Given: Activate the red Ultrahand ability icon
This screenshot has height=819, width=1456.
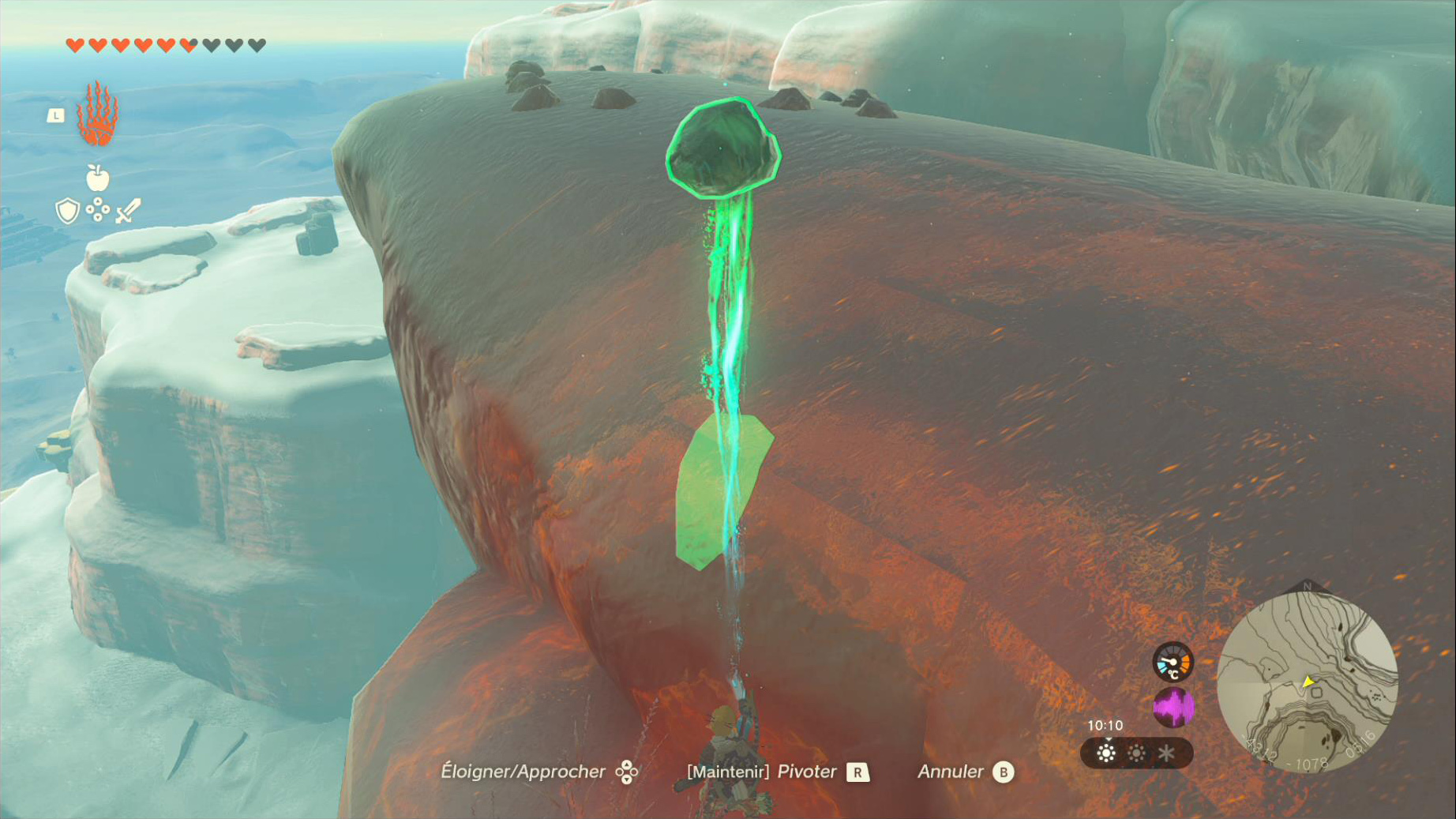Looking at the screenshot, I should click(97, 115).
